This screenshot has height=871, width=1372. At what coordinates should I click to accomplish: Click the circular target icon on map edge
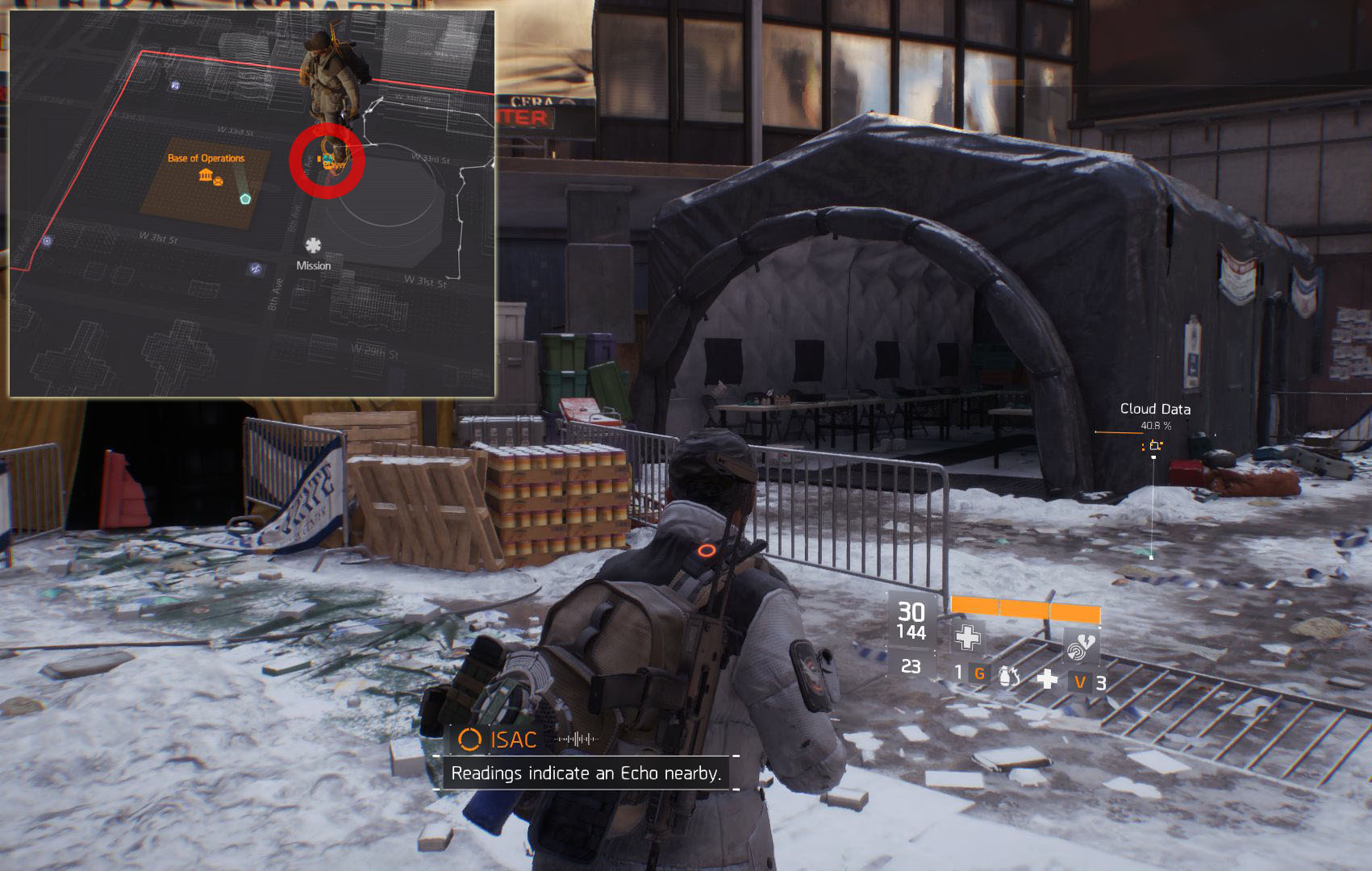pos(48,240)
